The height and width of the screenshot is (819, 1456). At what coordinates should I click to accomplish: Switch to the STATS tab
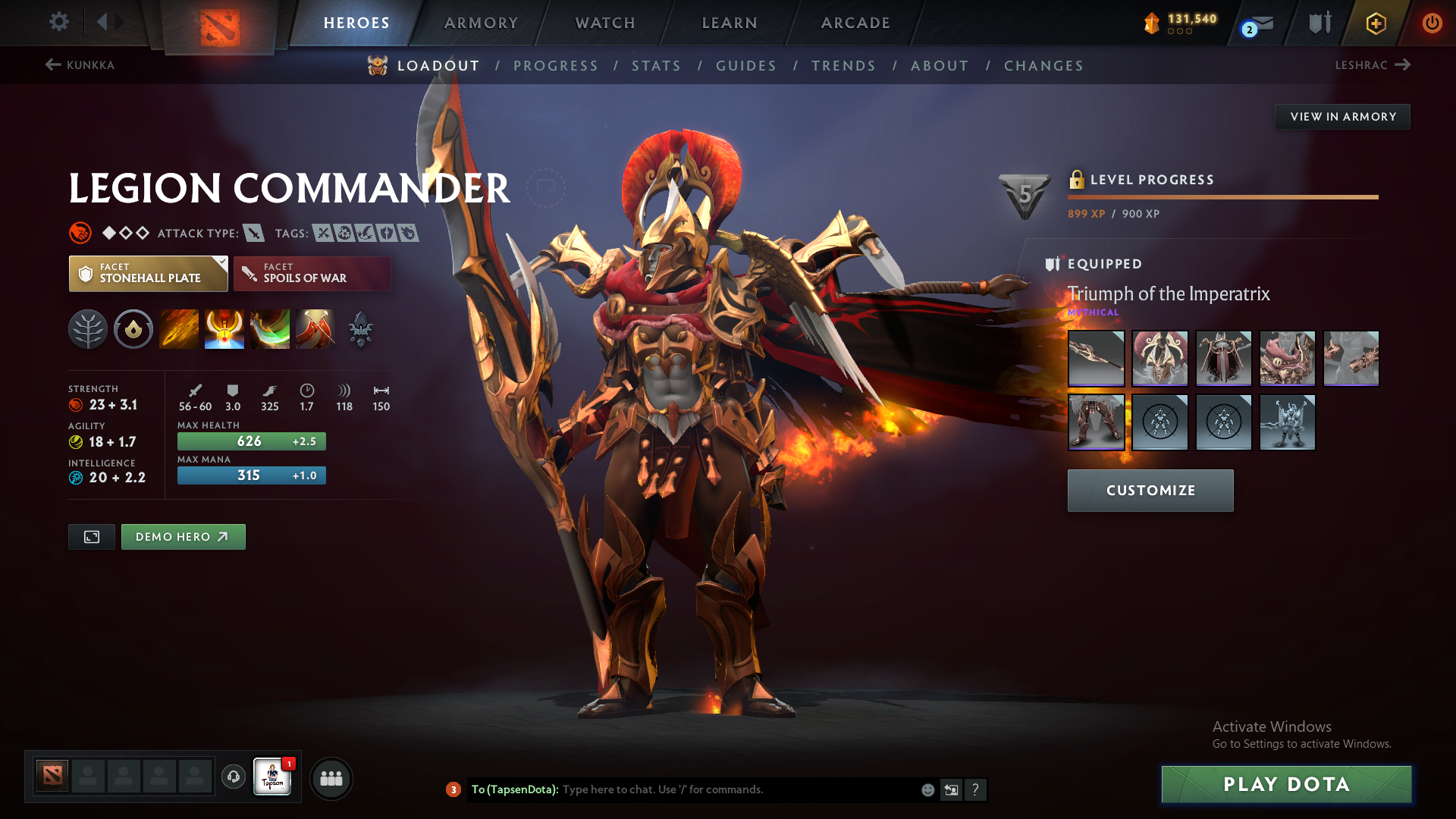[x=656, y=66]
